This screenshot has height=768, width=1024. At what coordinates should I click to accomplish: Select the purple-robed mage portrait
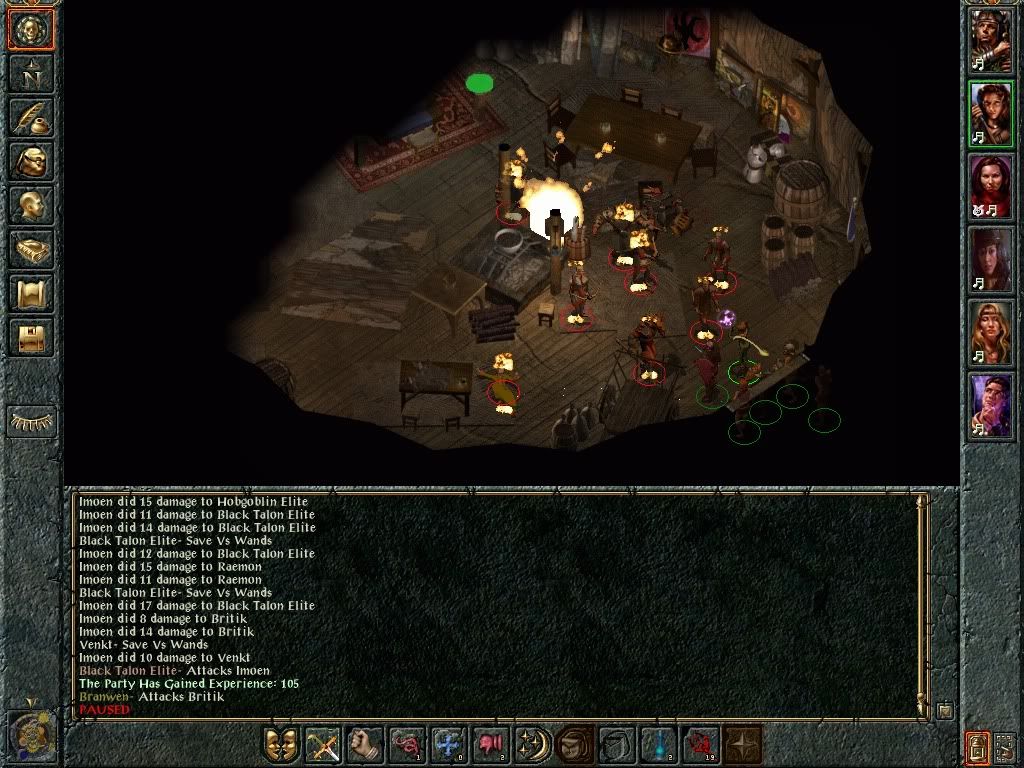click(989, 406)
